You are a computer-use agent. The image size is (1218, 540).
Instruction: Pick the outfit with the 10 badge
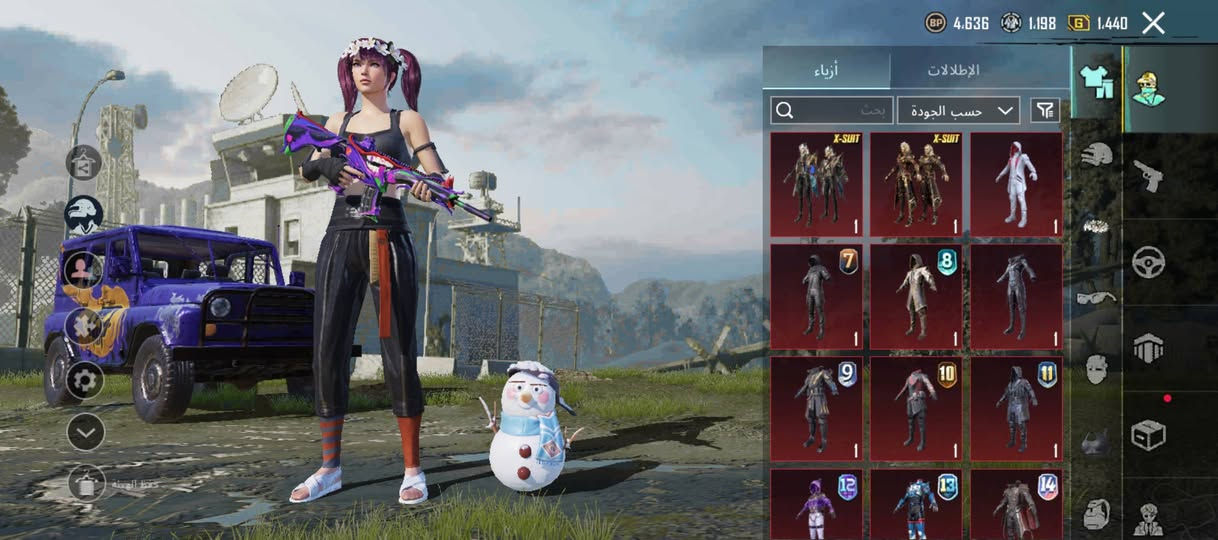point(916,408)
